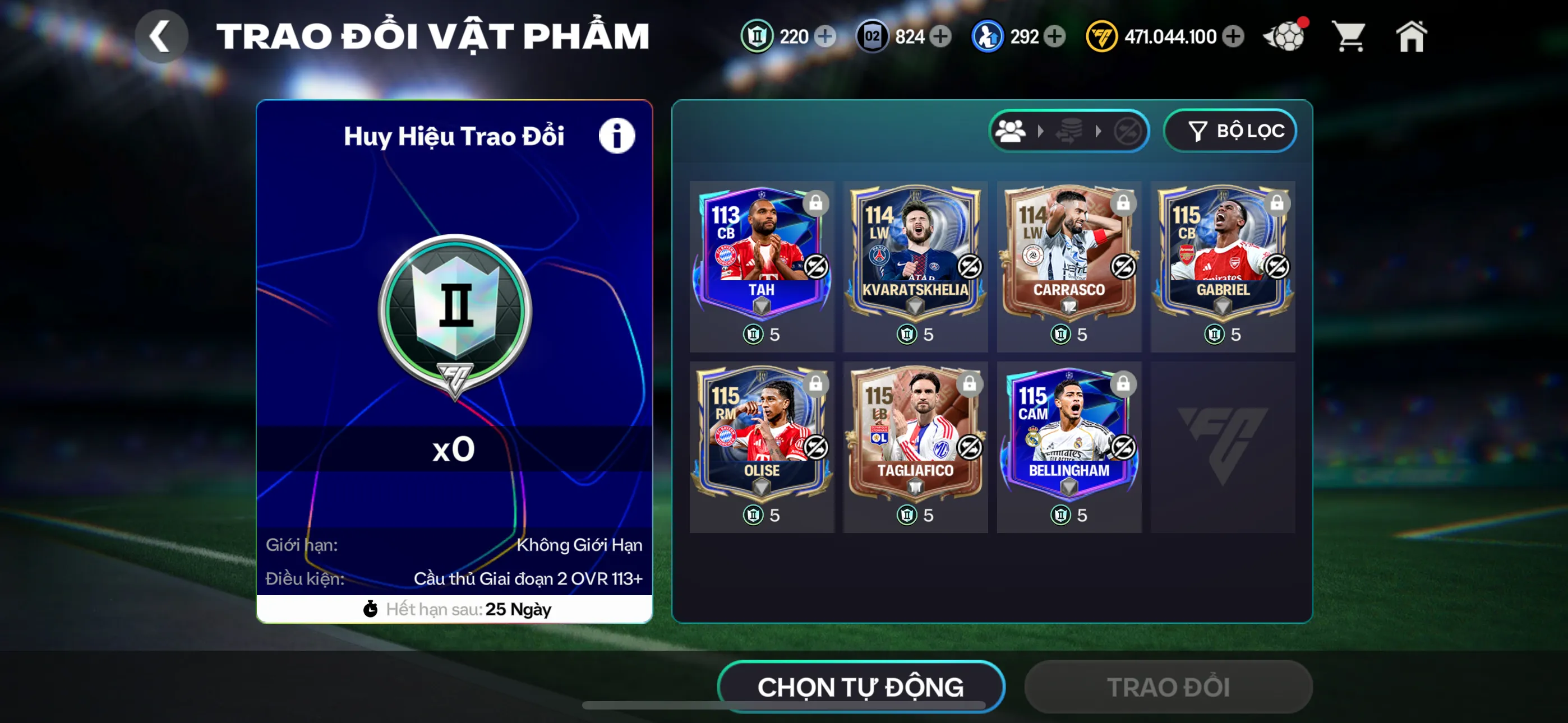Viewport: 1568px width, 723px height.
Task: Toggle untradeable marker on KVARATSKHELIA card
Action: (x=969, y=266)
